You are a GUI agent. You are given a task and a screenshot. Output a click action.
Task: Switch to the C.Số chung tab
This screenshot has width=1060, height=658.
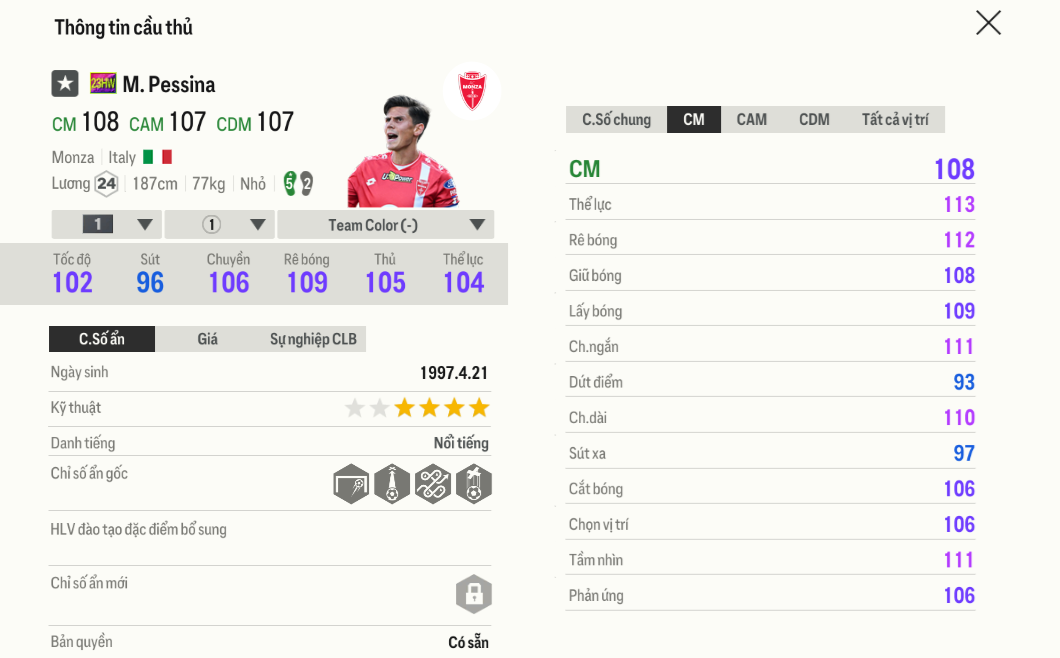(616, 120)
